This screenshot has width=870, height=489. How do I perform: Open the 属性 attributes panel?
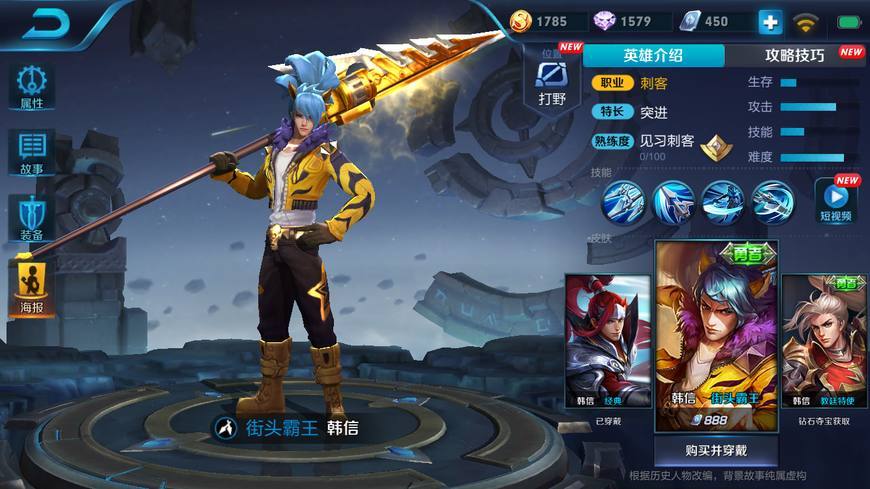coord(31,87)
